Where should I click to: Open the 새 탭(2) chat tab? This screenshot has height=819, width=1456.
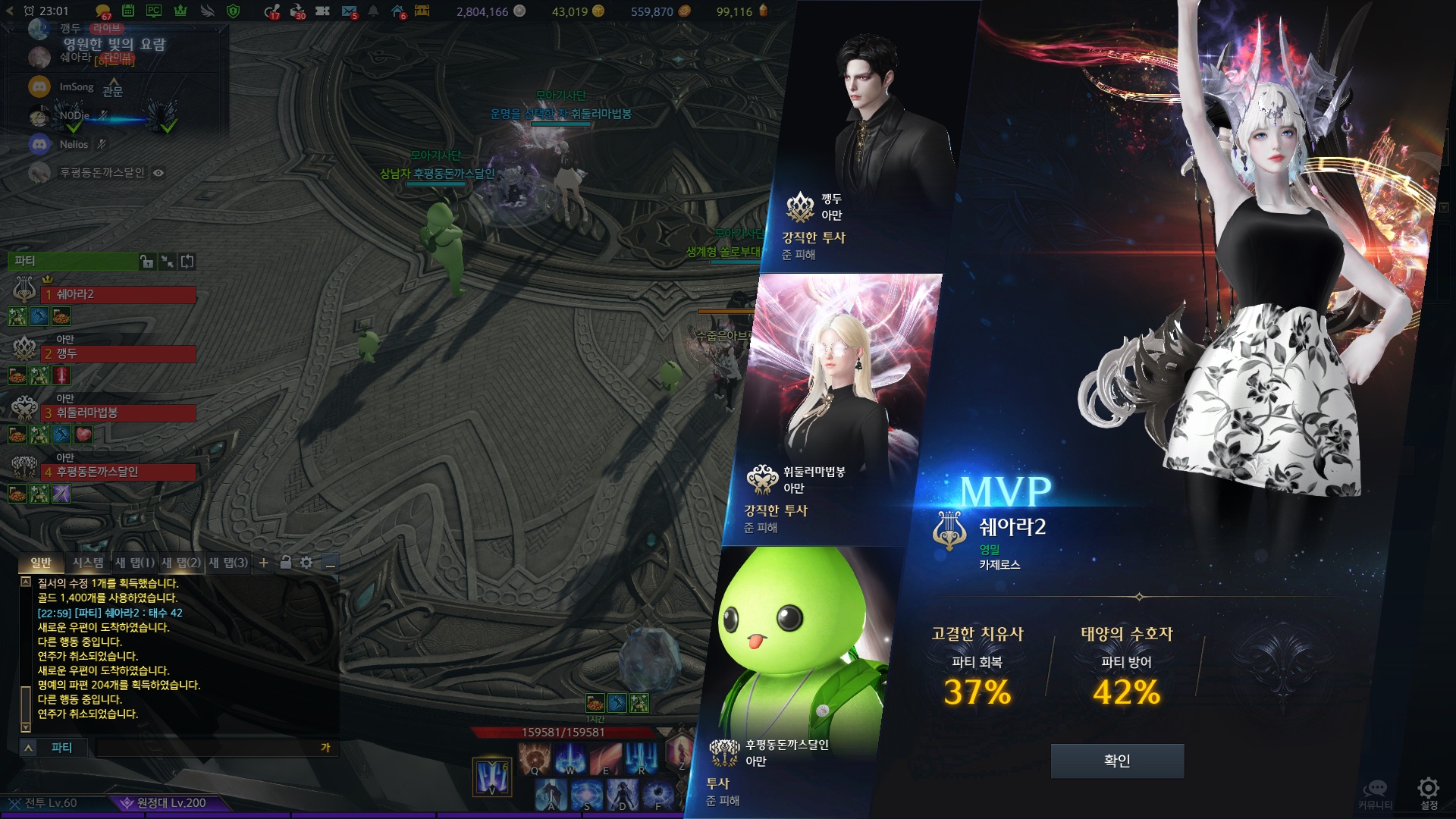tap(181, 563)
